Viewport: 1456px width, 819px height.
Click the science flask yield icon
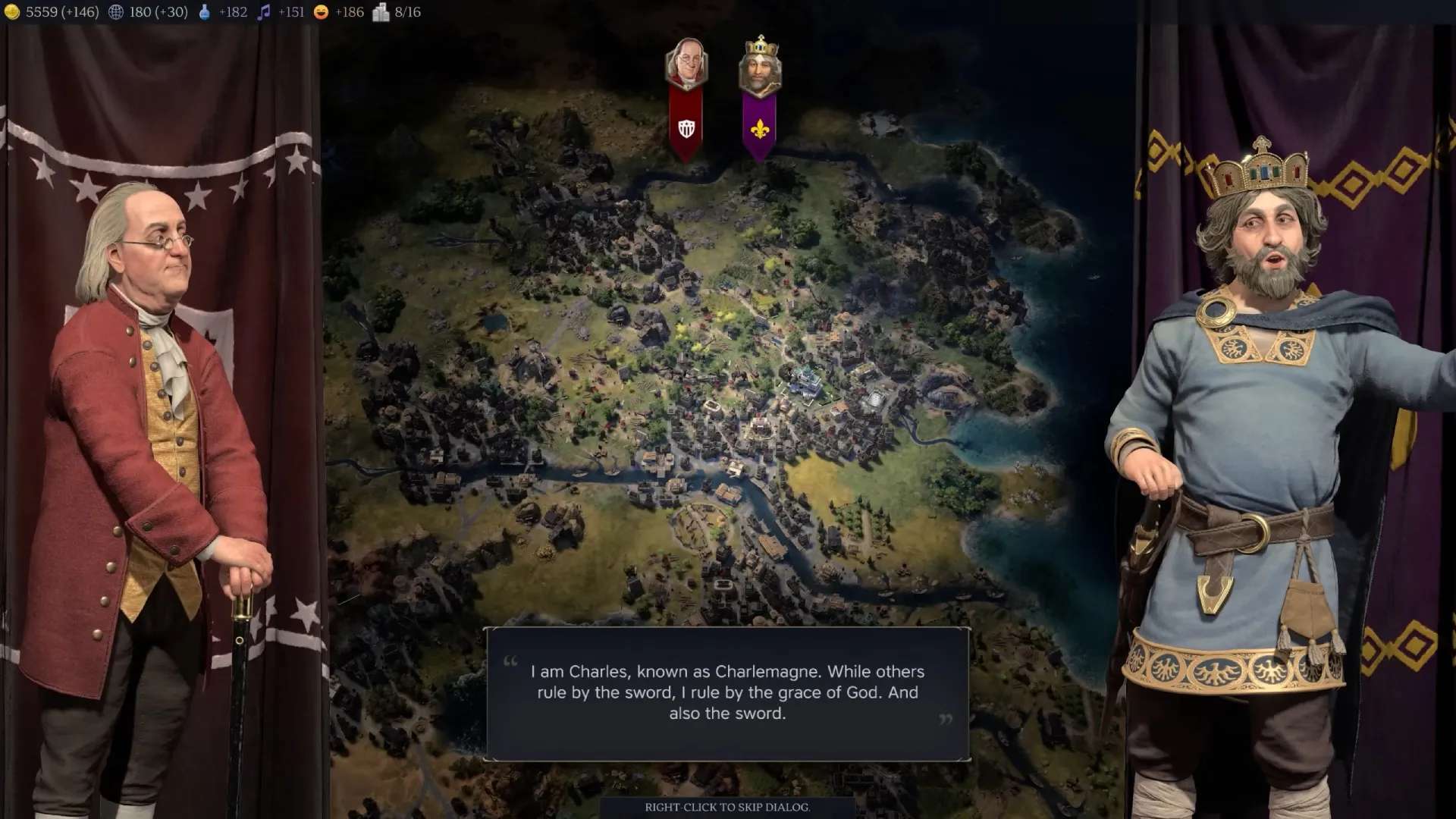[x=204, y=12]
